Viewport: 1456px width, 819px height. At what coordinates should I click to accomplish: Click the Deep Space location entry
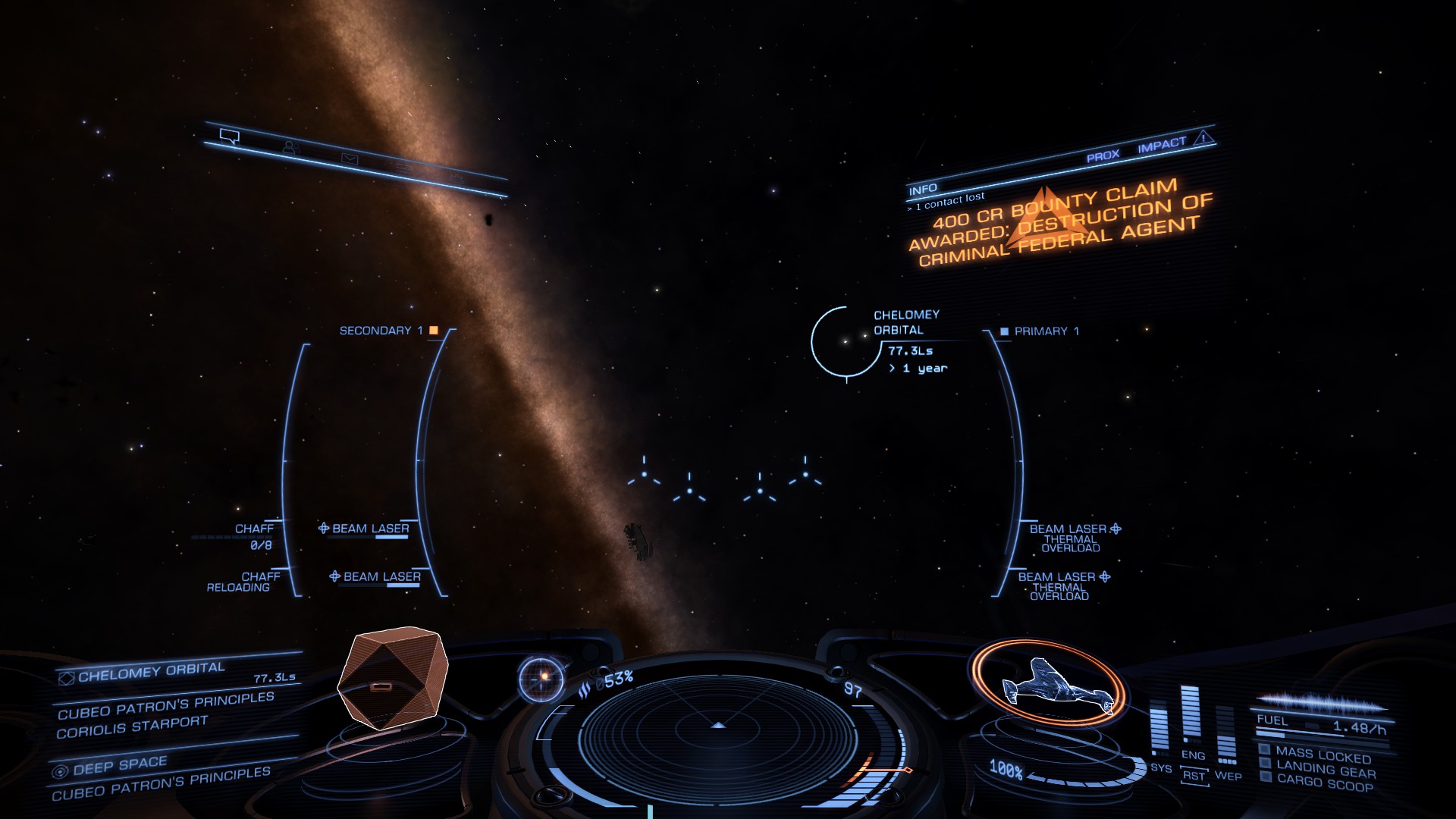point(120,766)
